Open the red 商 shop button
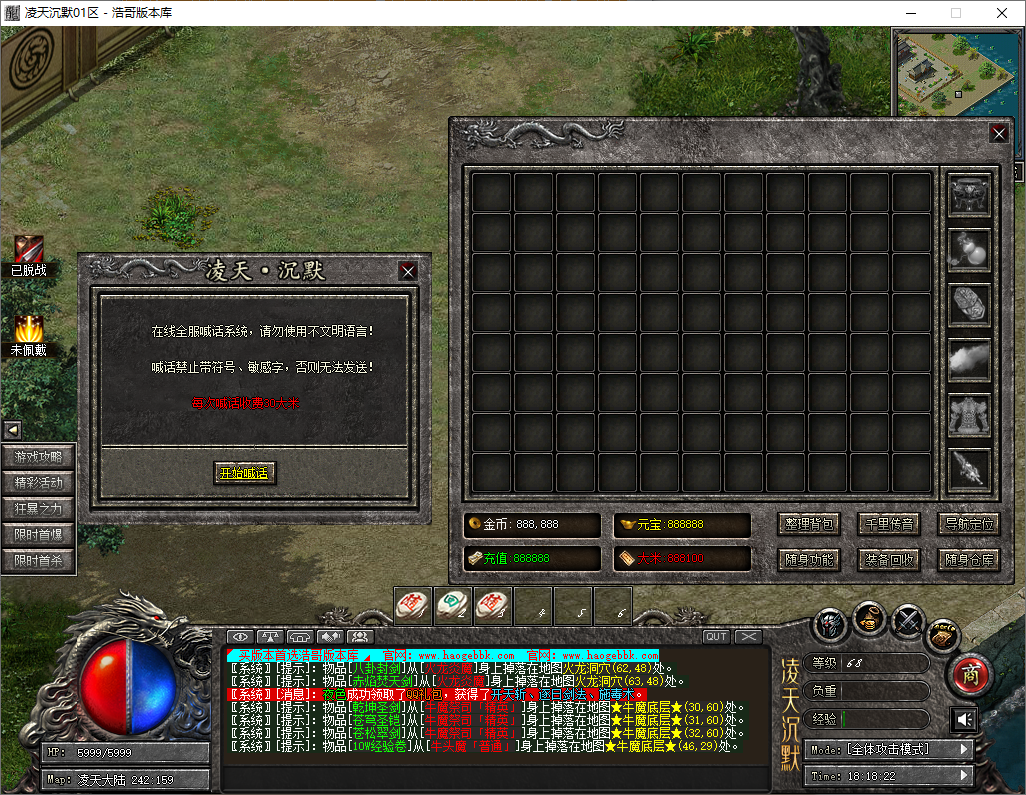1026x795 pixels. 968,675
